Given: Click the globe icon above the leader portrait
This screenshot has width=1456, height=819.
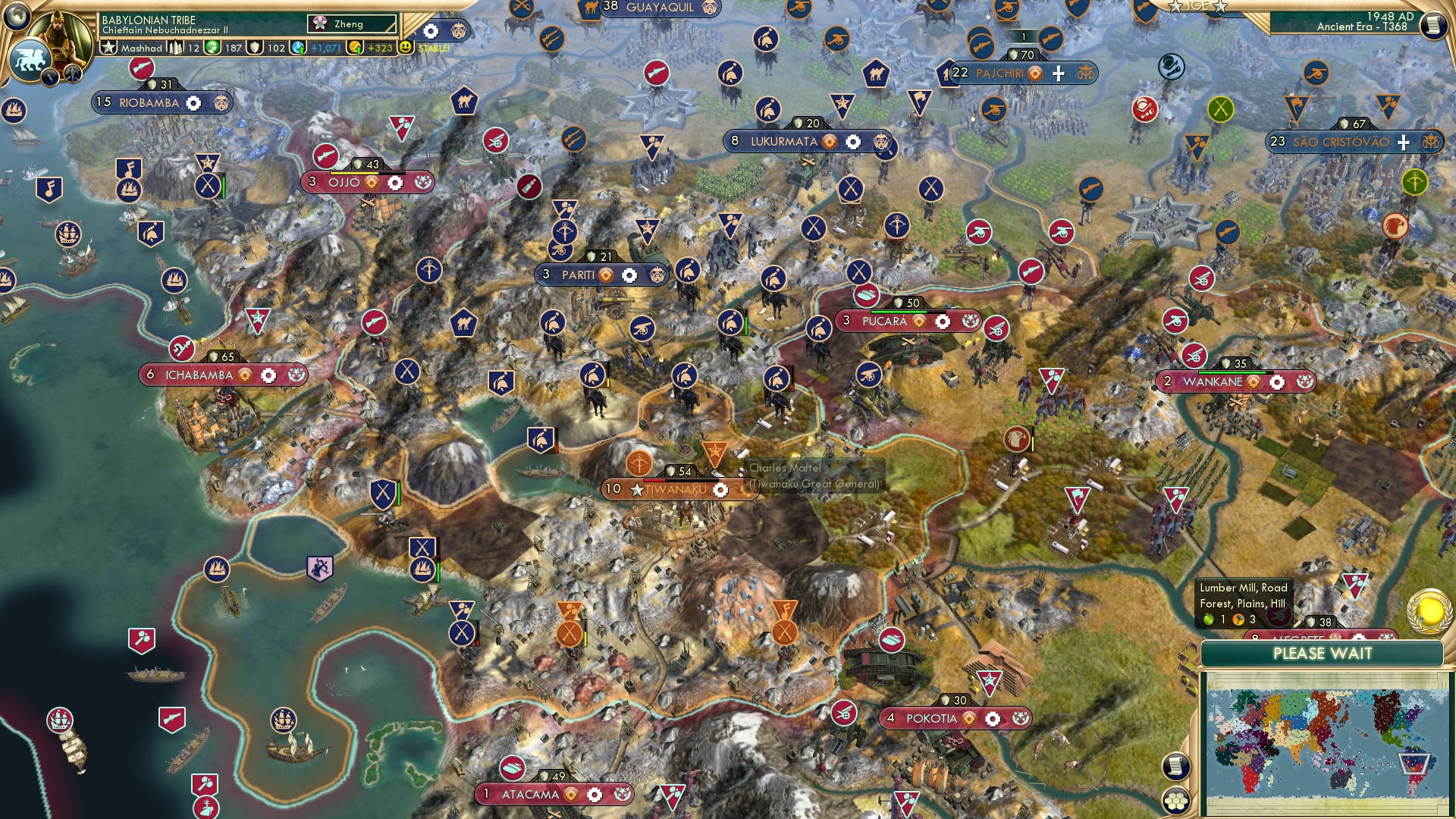Looking at the screenshot, I should (17, 16).
